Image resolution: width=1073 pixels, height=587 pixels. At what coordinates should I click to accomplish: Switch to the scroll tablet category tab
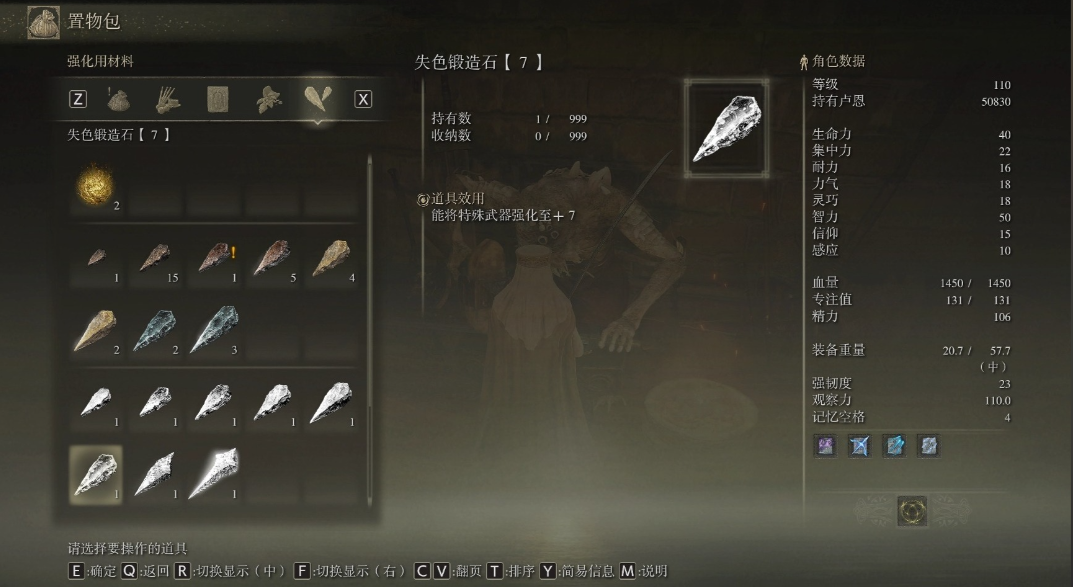(217, 99)
